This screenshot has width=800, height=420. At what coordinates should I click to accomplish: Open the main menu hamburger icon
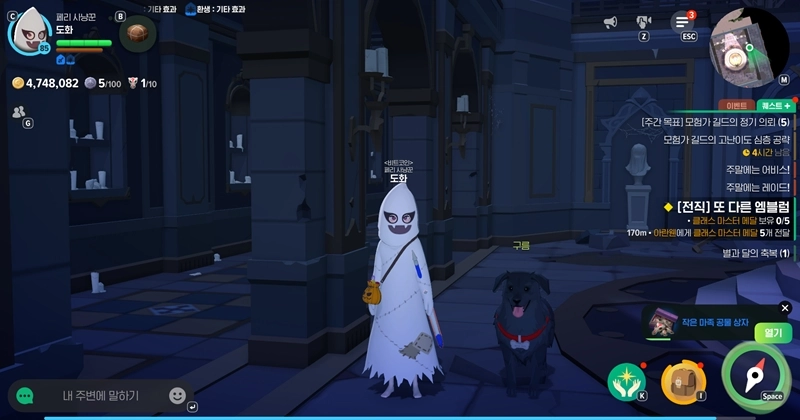tap(683, 22)
